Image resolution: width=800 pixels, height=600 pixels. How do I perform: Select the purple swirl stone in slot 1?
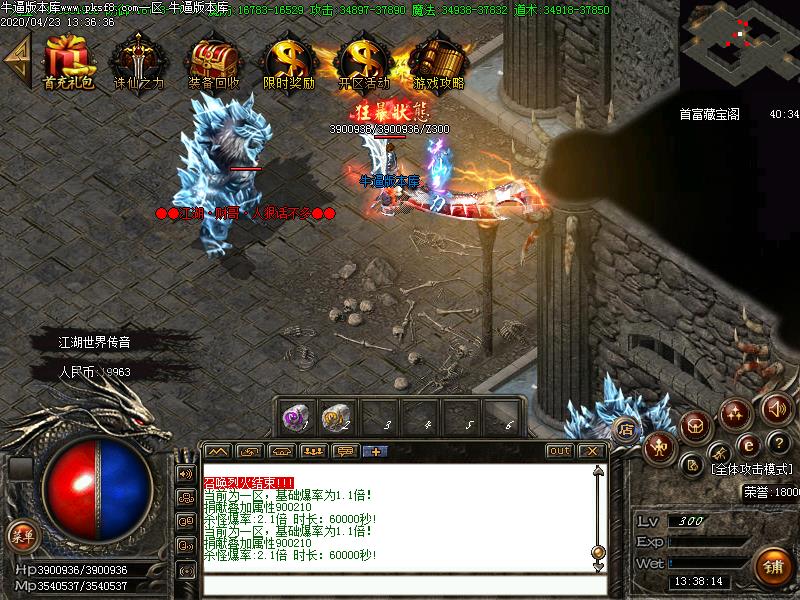coord(296,415)
